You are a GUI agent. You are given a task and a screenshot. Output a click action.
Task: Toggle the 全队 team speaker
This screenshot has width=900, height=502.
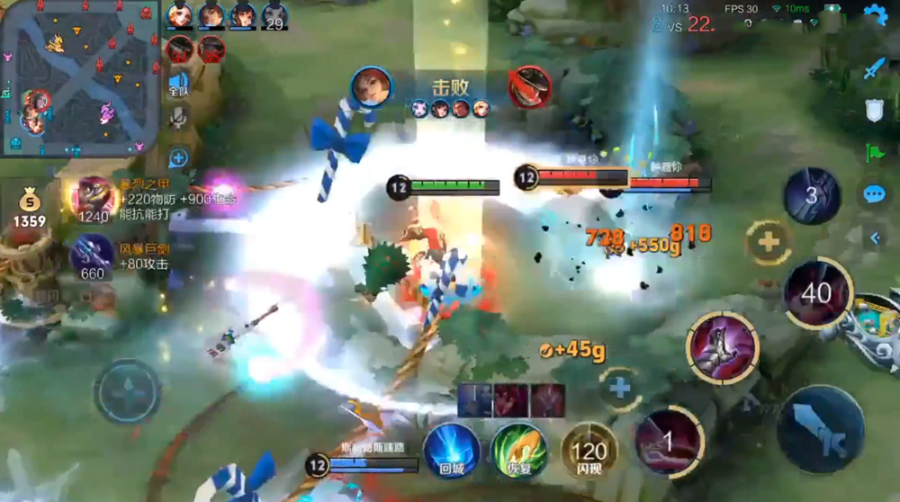178,84
